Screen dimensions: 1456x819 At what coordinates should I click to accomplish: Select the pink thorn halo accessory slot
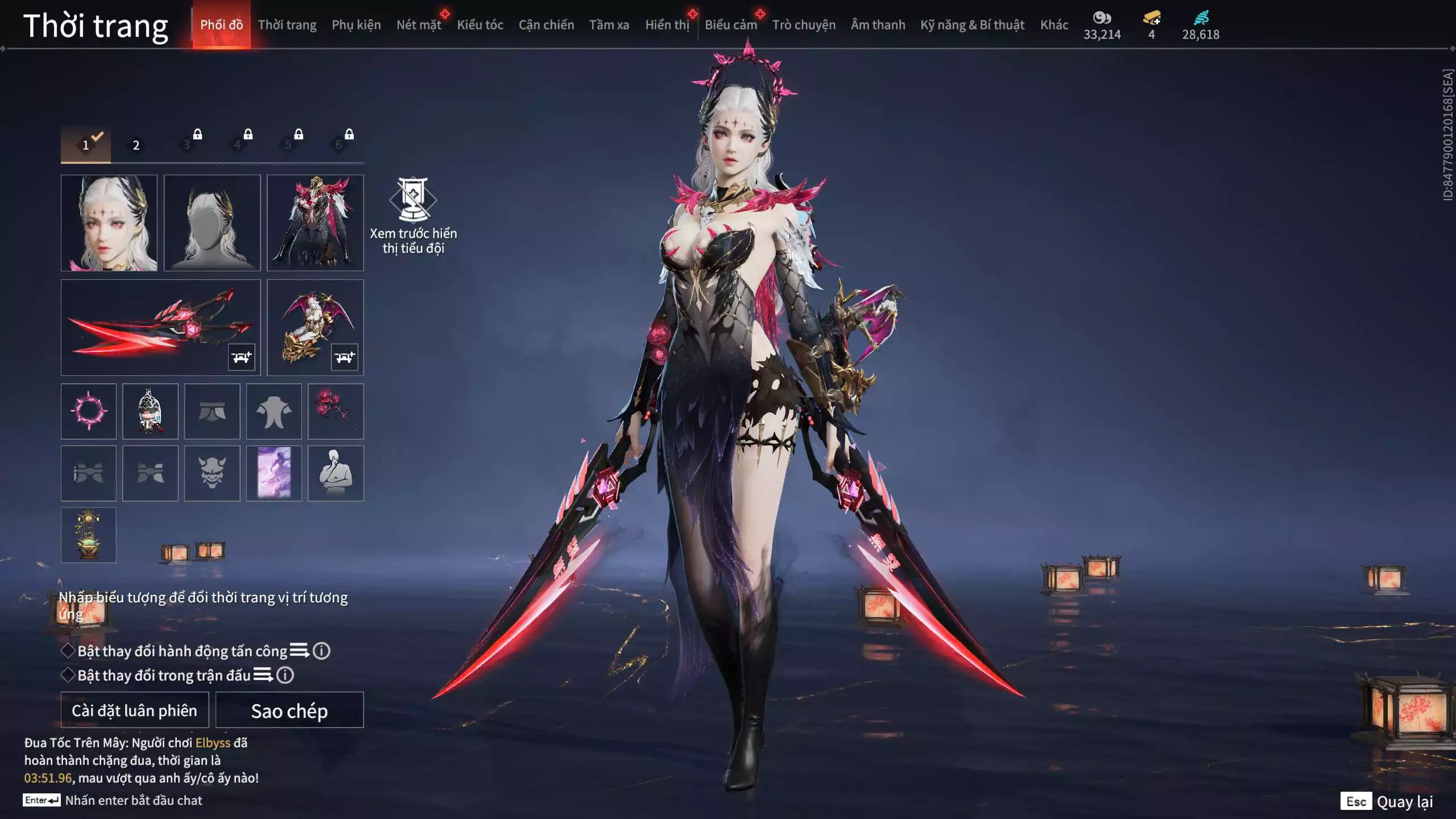pyautogui.click(x=89, y=411)
